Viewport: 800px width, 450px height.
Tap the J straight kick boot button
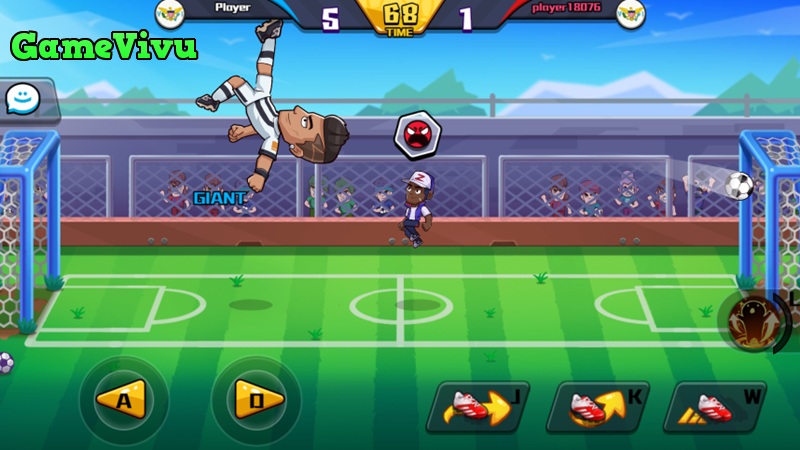coord(476,406)
